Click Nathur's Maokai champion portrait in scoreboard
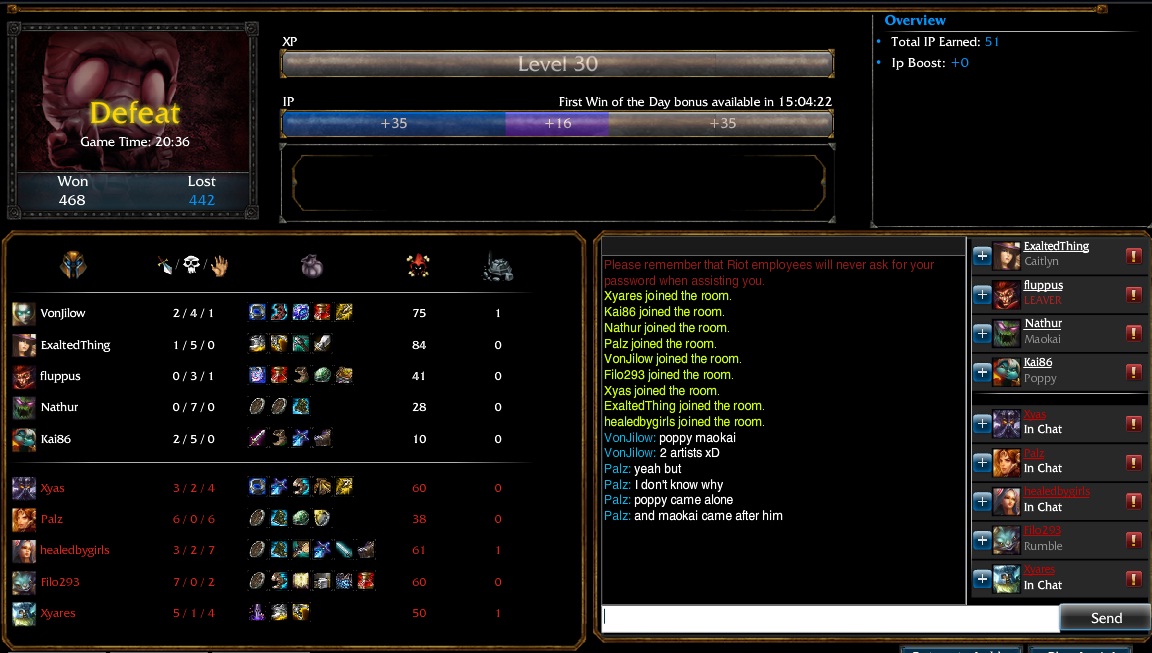 (24, 408)
